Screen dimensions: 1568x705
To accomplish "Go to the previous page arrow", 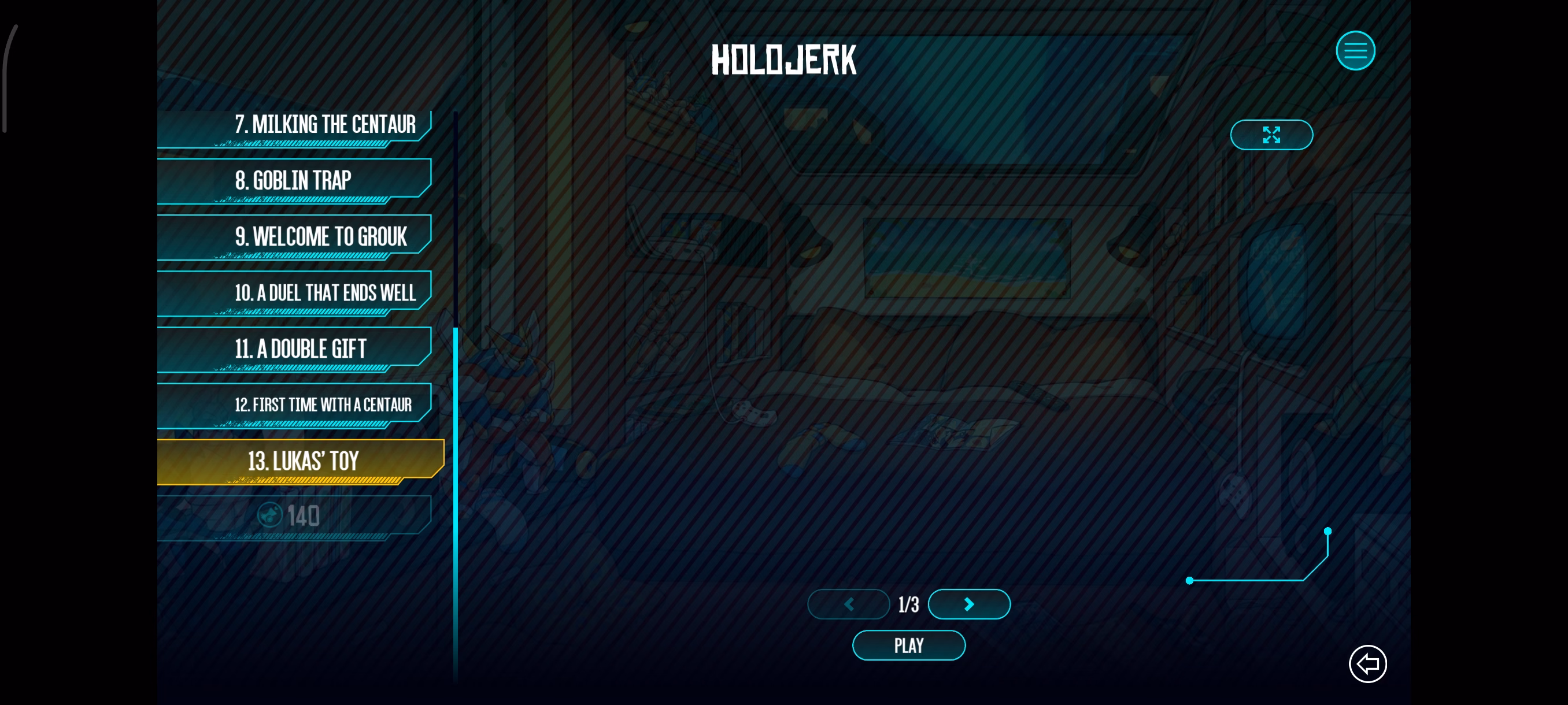I will [849, 604].
